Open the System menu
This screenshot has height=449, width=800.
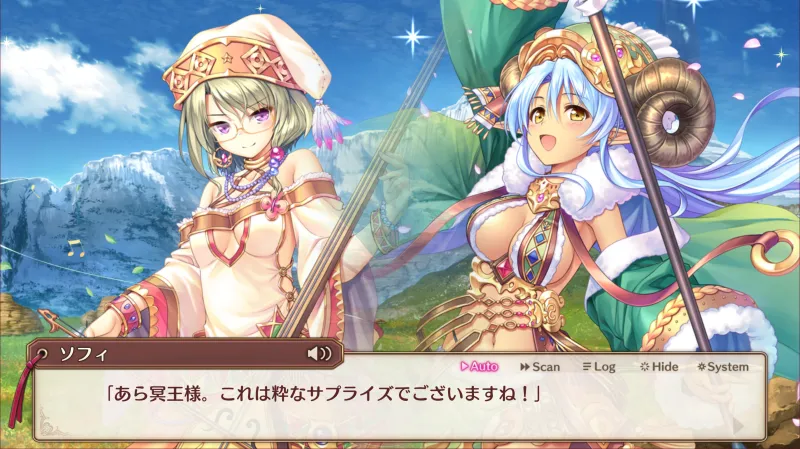pyautogui.click(x=723, y=367)
